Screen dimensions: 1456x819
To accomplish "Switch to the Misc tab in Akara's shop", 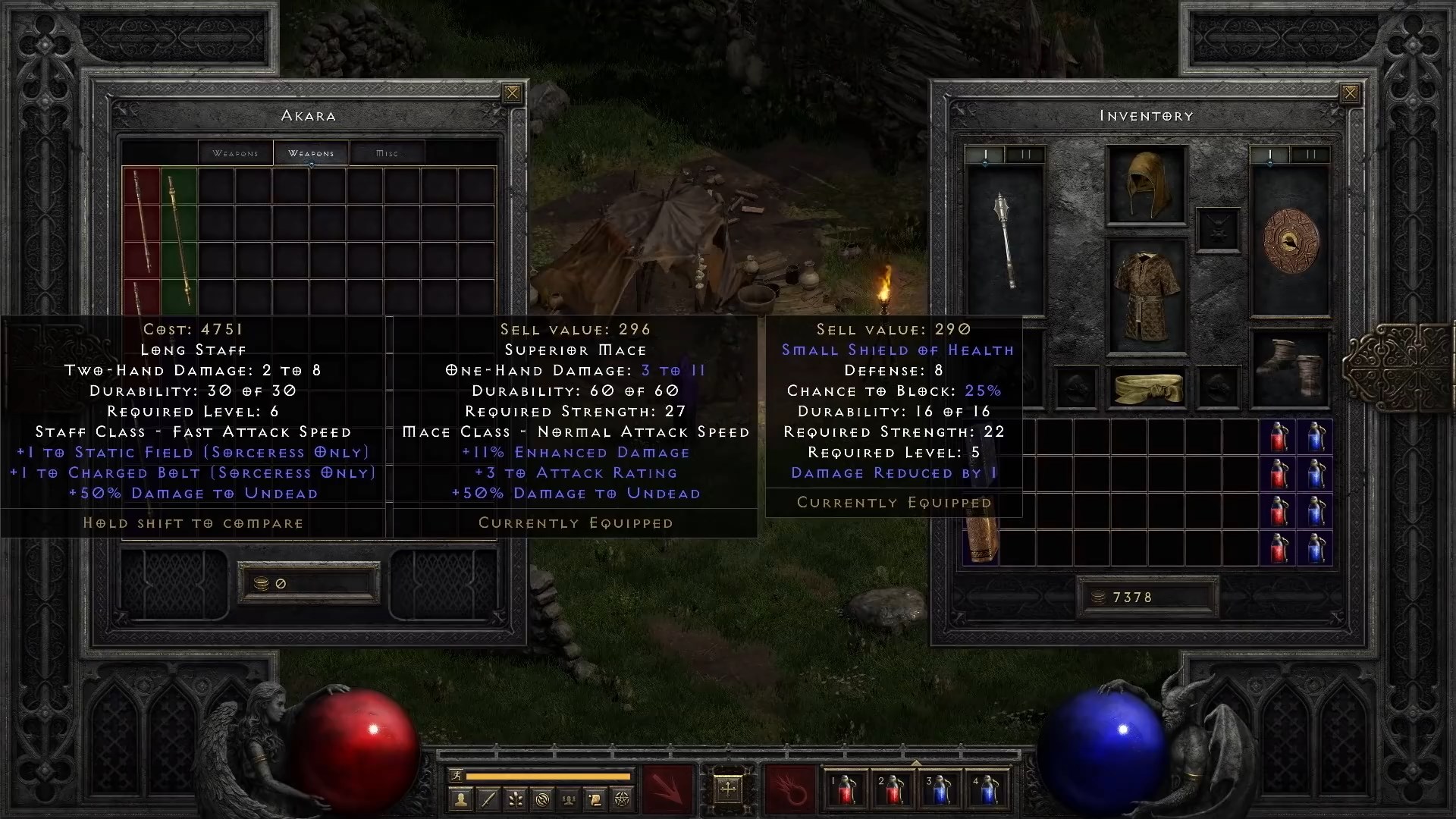I will click(387, 152).
